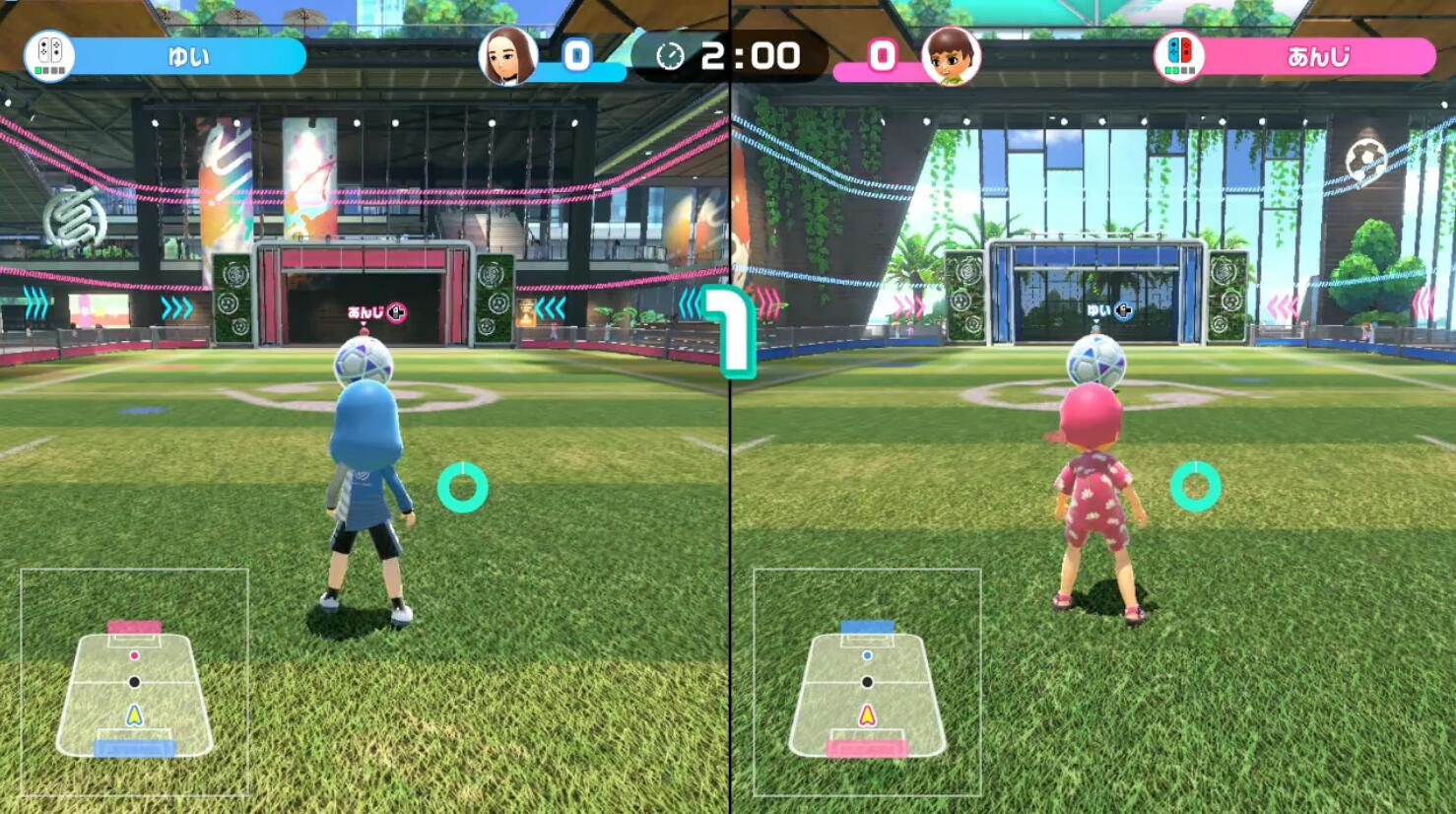Click the brown-haired female Mii portrait
Viewport: 1456px width, 814px height.
(x=508, y=55)
